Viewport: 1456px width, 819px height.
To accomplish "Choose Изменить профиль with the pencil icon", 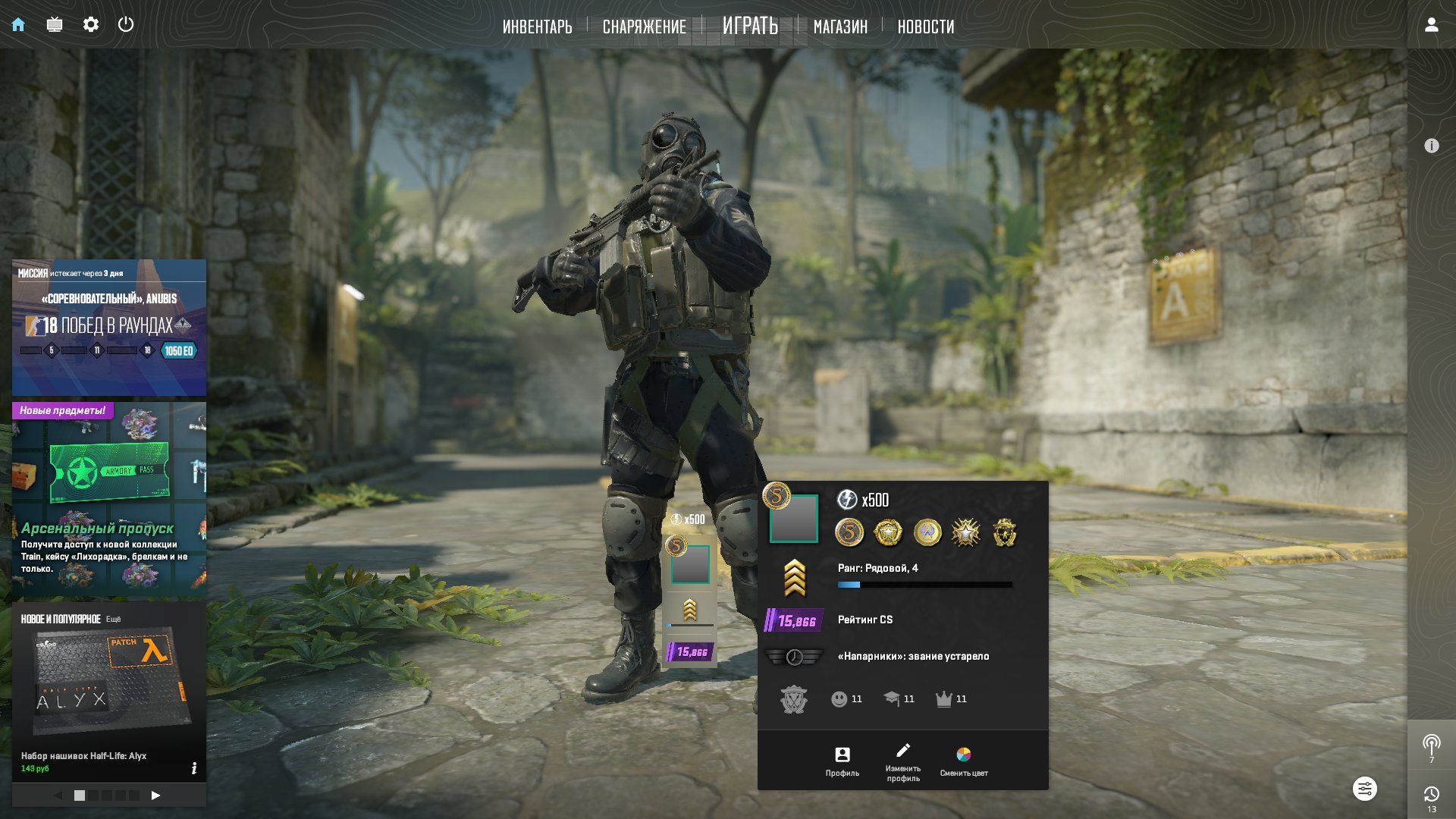I will (902, 761).
